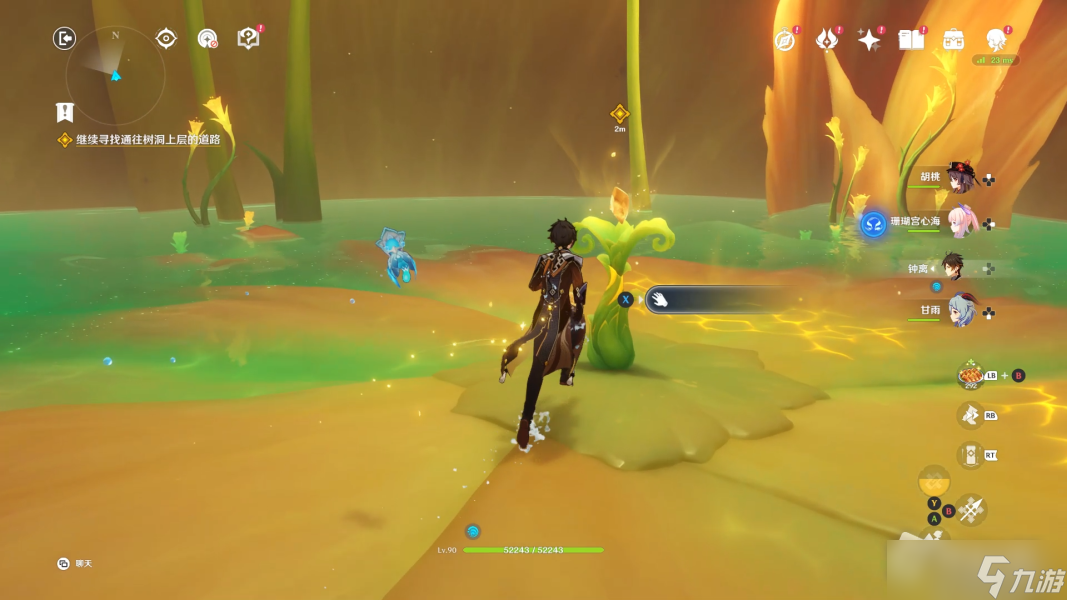Trigger the spear normal attack icon
Viewport: 1067px width, 600px height.
click(970, 511)
